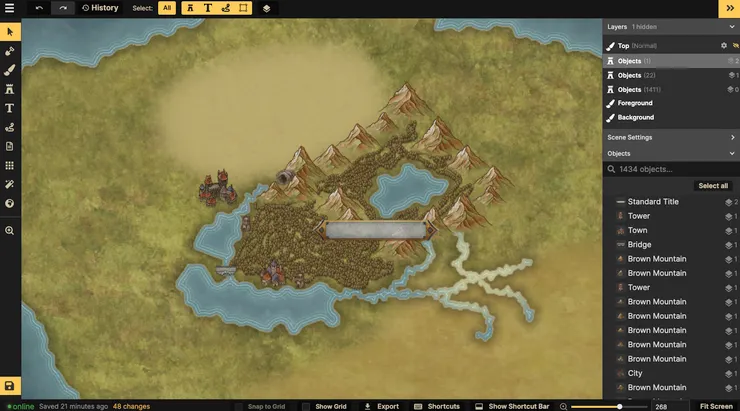Image resolution: width=740 pixels, height=411 pixels.
Task: Toggle Show Grid in the bottom bar
Action: [324, 406]
